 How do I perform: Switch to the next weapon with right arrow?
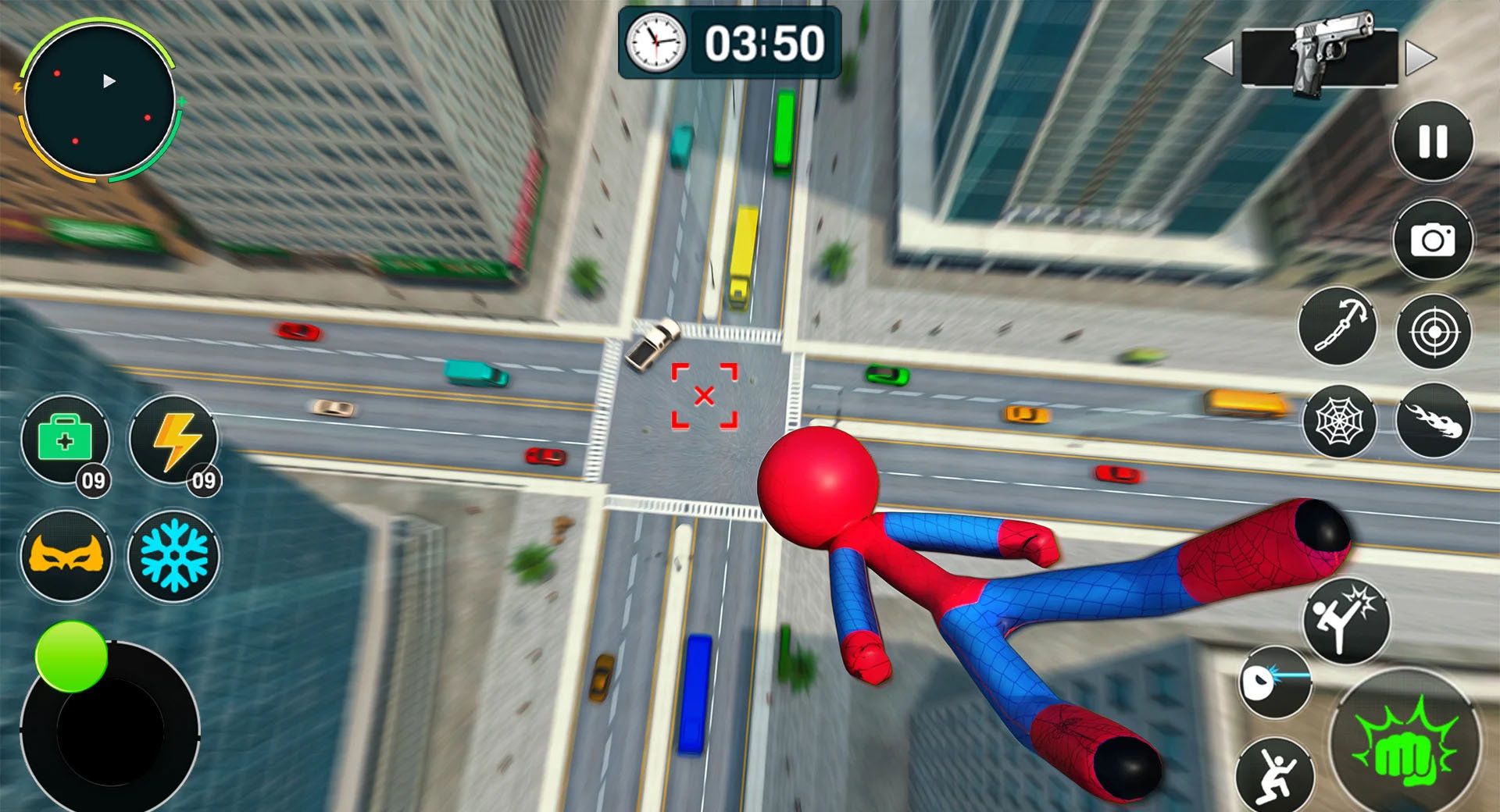tap(1420, 59)
